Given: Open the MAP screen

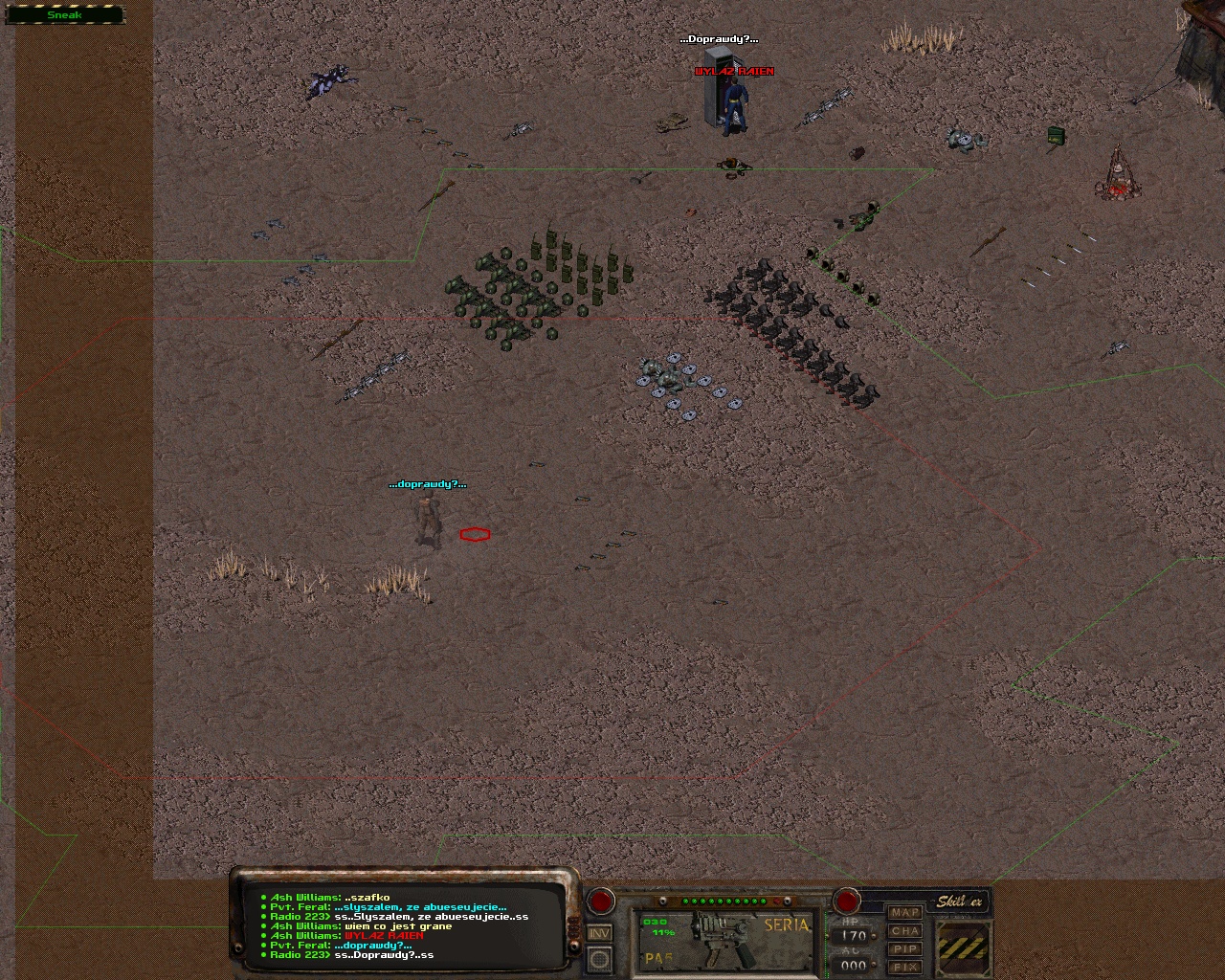Looking at the screenshot, I should (x=904, y=913).
